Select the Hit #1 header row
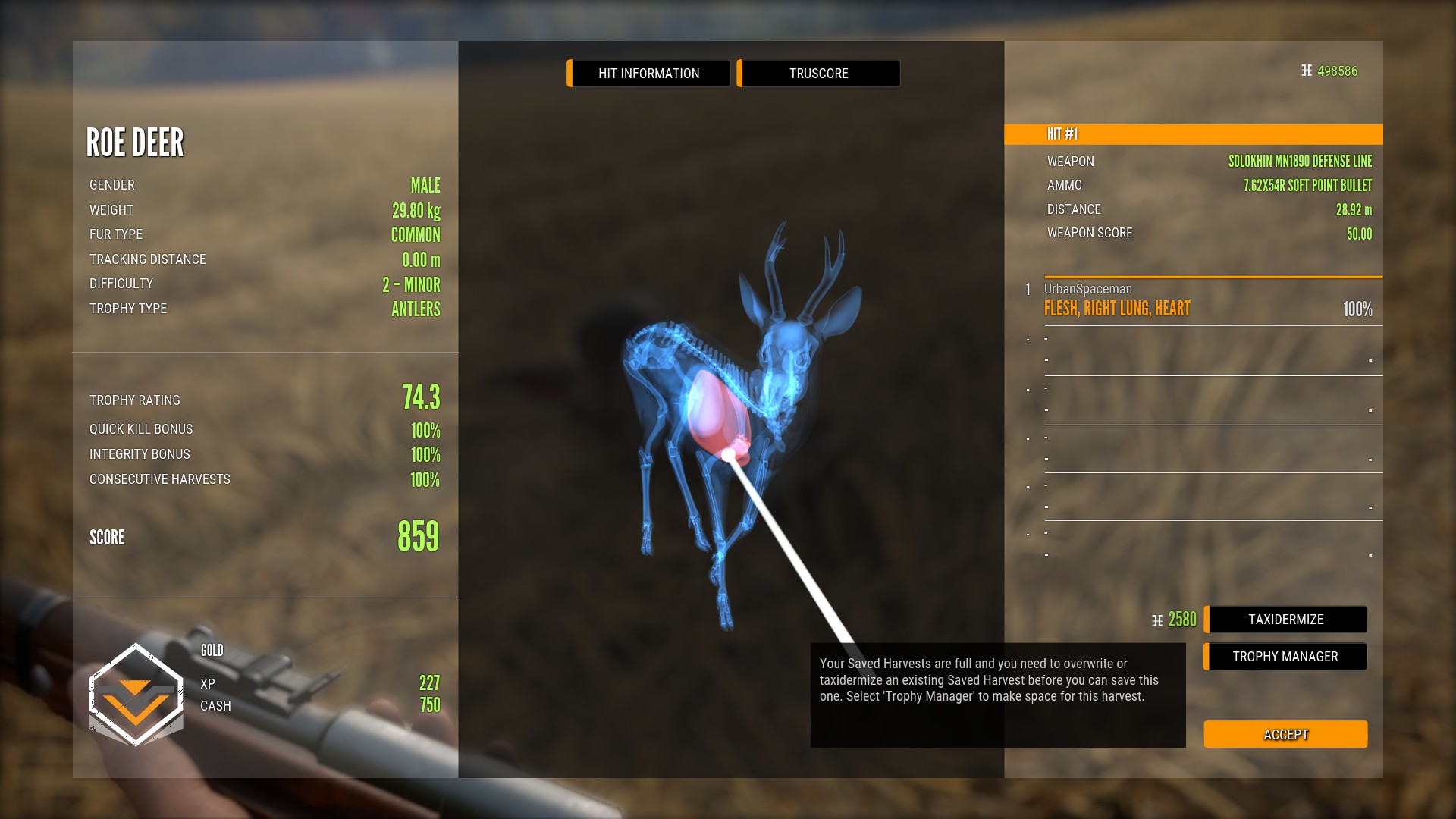1456x819 pixels. click(x=1193, y=134)
